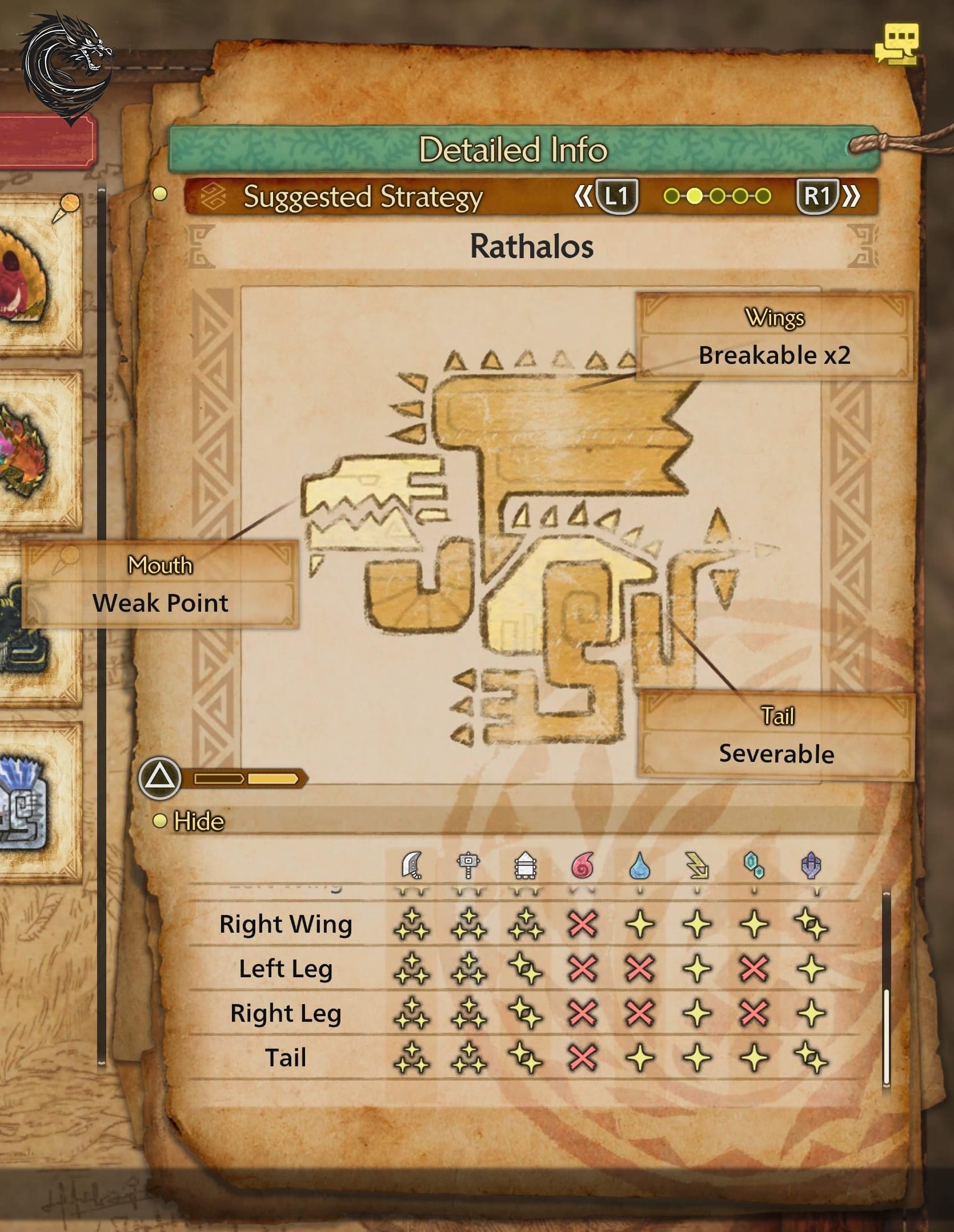Select the Suggested Strategy page header
The height and width of the screenshot is (1232, 954).
pos(363,197)
